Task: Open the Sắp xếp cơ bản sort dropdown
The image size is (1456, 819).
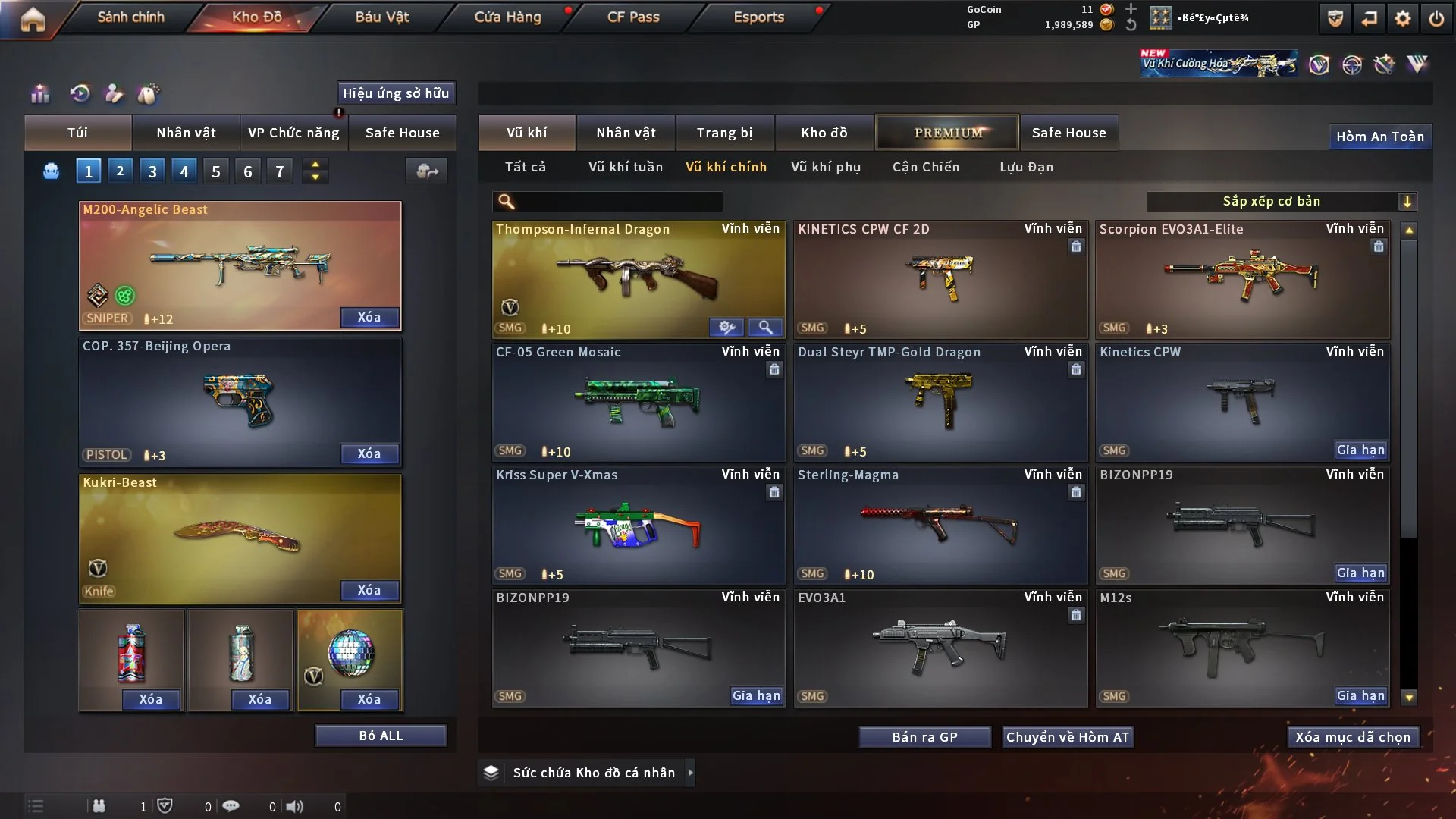Action: coord(1281,202)
